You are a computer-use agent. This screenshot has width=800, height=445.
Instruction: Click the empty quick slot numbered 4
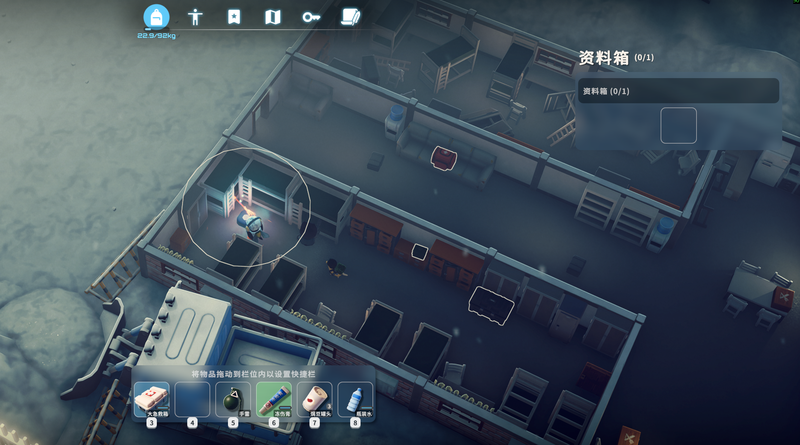[x=192, y=401]
